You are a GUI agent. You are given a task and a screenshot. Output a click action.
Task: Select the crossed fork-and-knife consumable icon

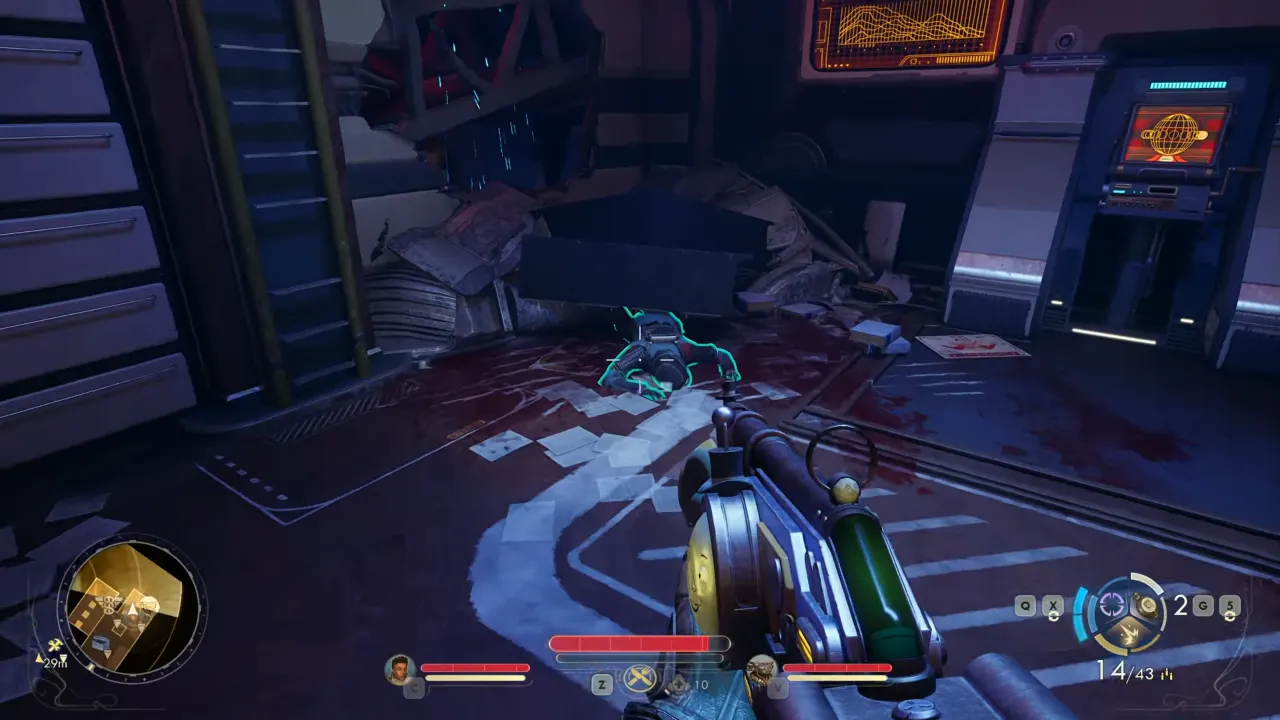639,677
